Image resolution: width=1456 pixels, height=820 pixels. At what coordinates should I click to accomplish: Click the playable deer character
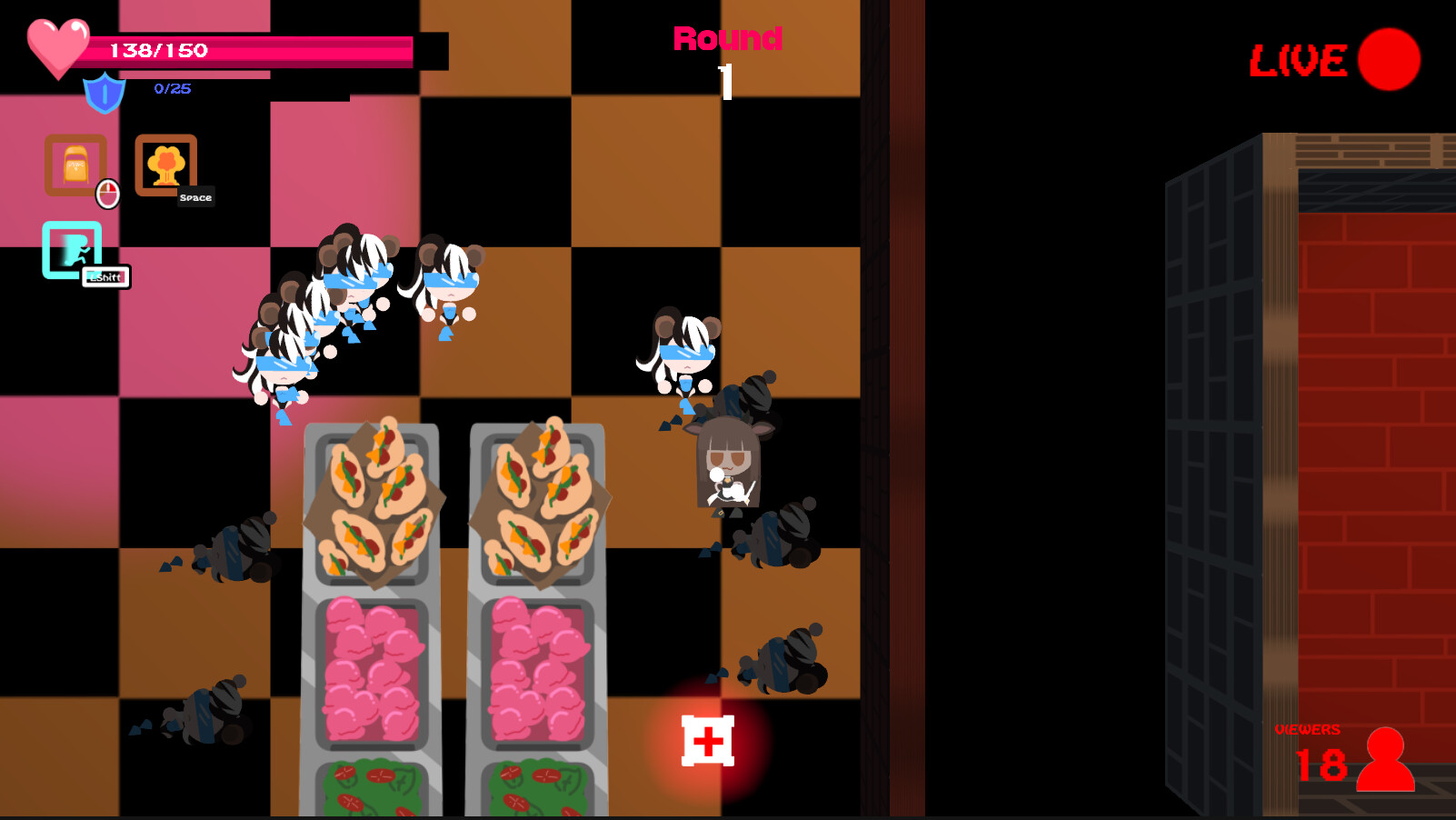pyautogui.click(x=727, y=464)
